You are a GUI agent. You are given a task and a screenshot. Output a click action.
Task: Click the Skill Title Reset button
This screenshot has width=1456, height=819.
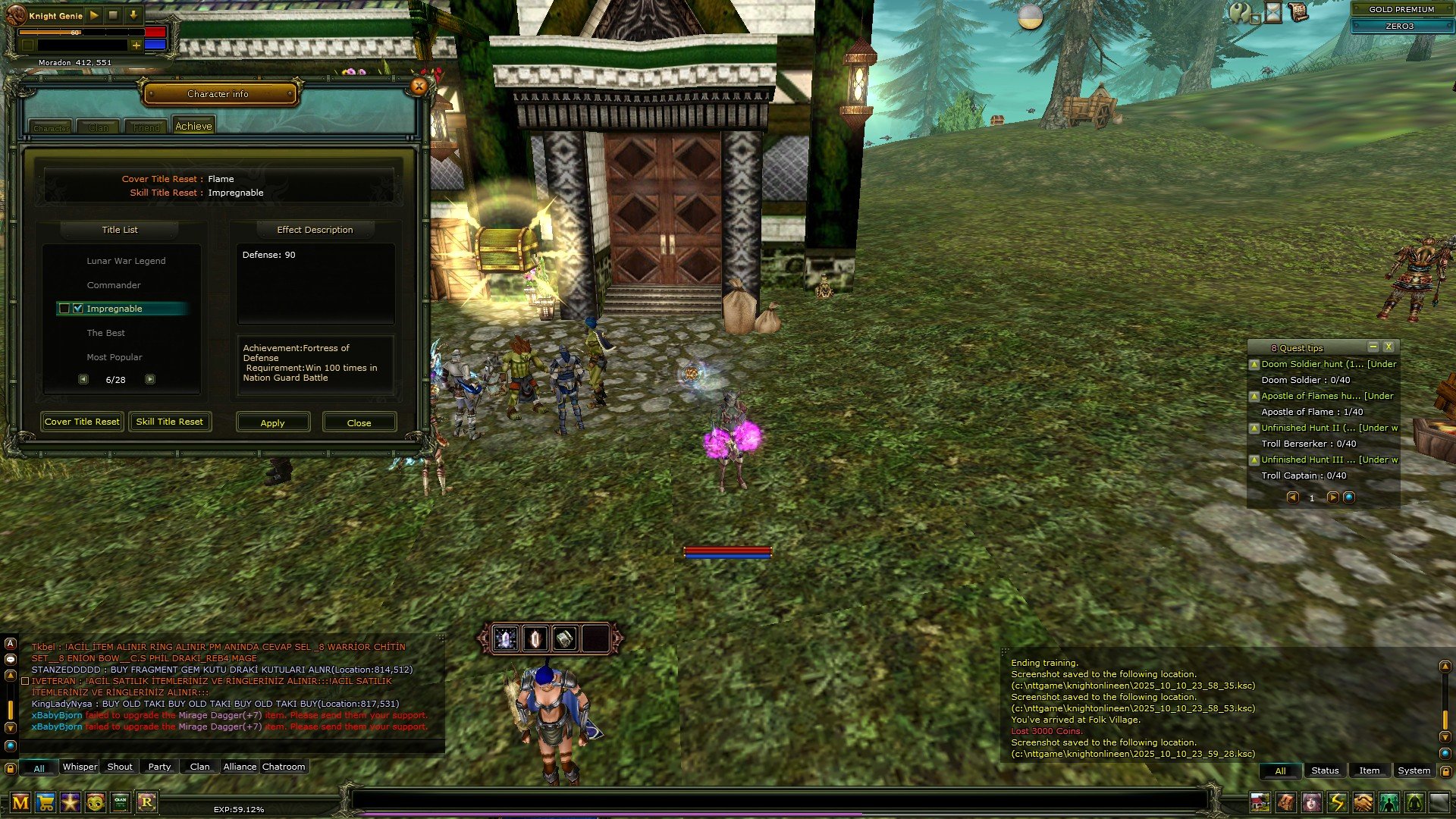click(x=170, y=422)
